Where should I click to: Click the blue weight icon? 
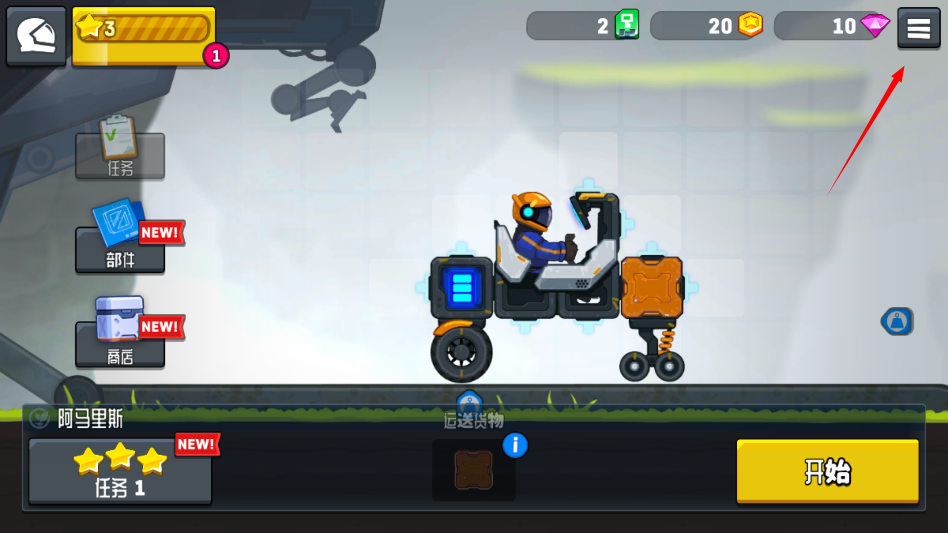896,321
